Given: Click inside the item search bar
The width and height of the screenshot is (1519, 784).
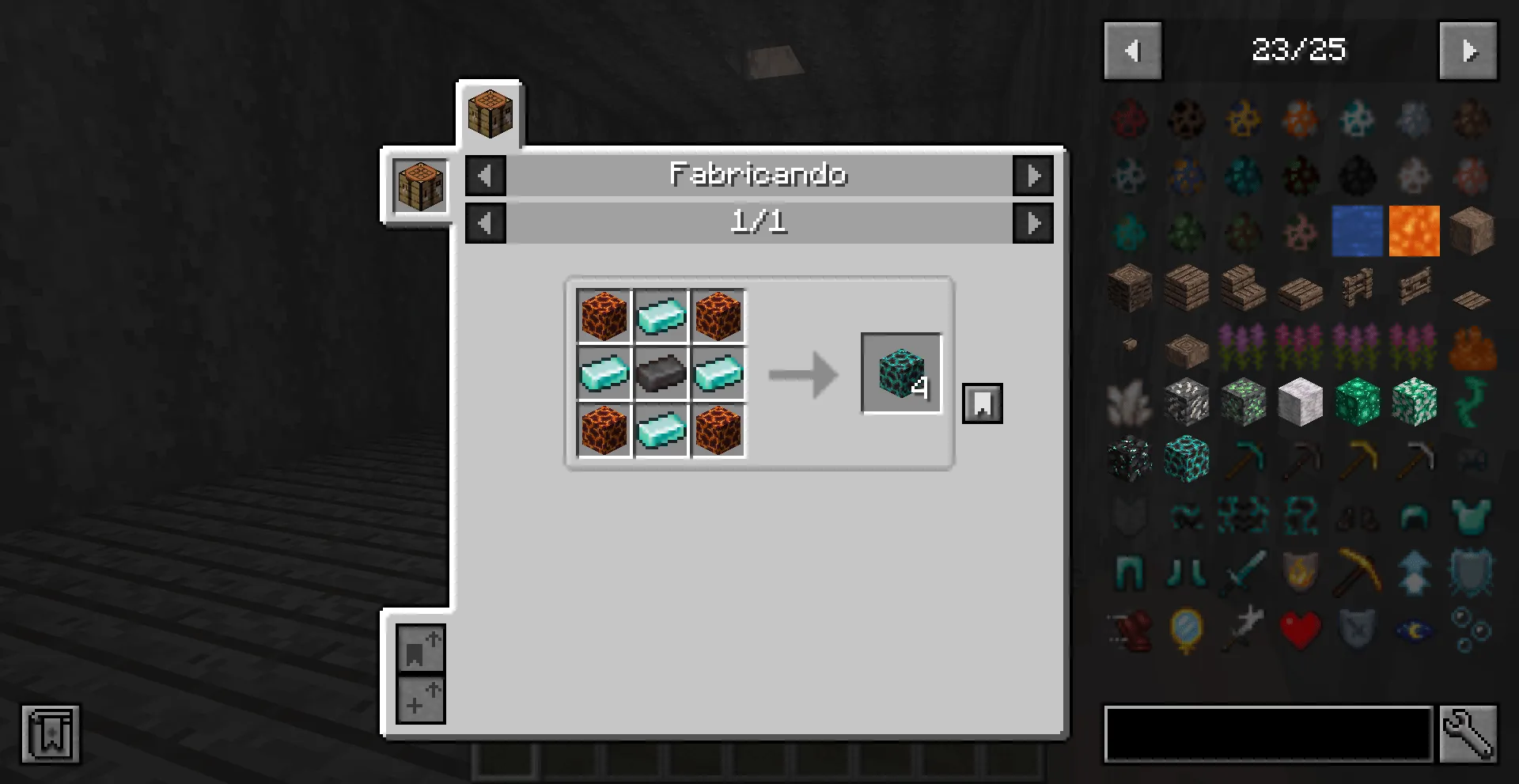Looking at the screenshot, I should tap(1266, 733).
